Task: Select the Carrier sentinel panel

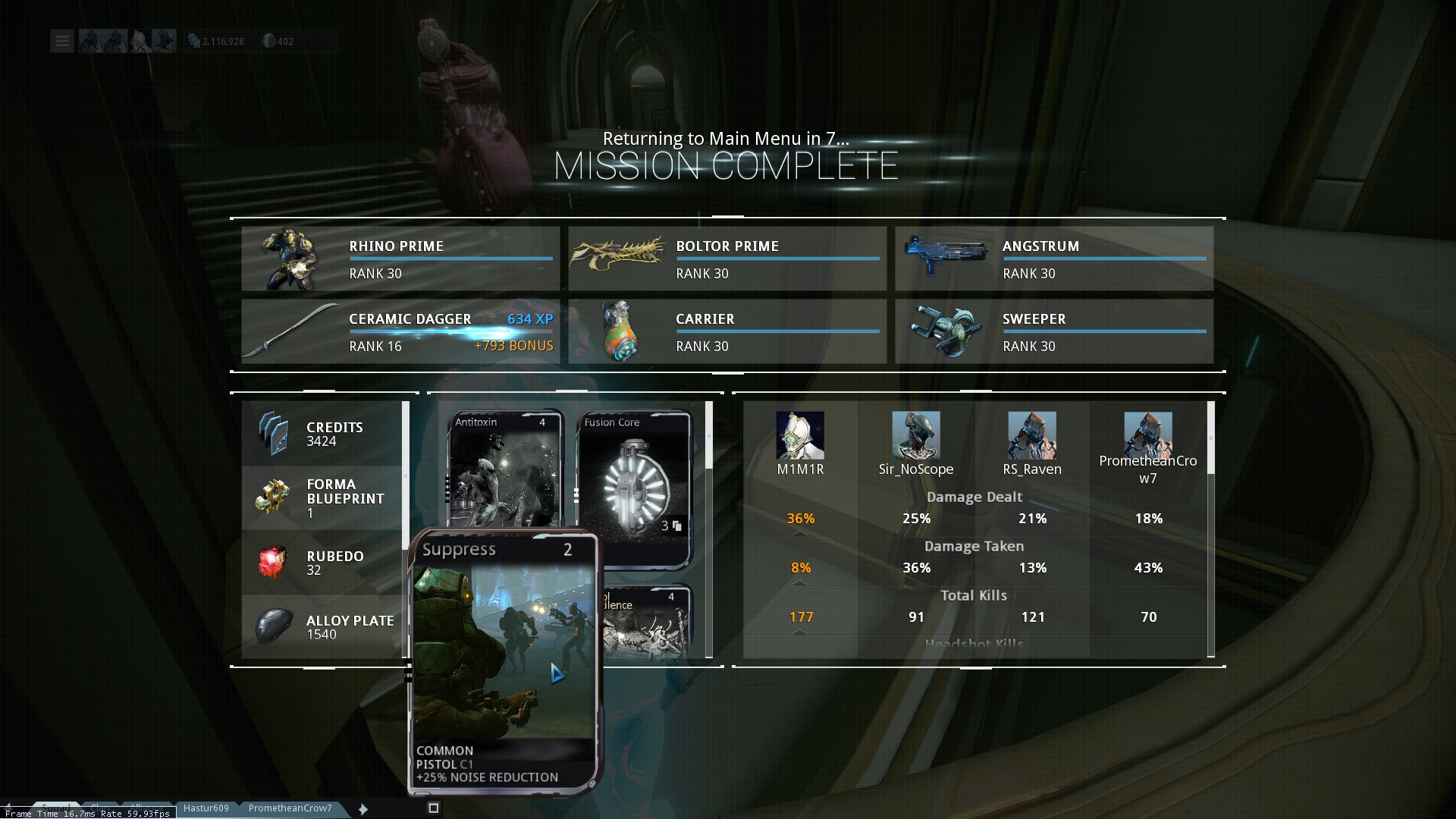Action: pyautogui.click(x=727, y=331)
